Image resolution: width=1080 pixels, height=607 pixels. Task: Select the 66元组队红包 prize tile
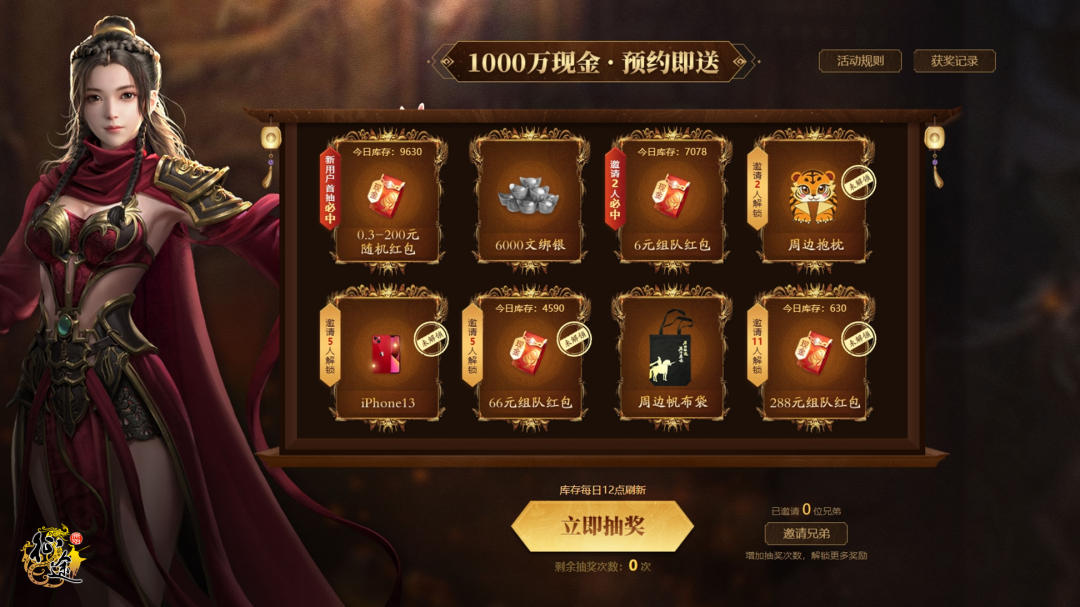(x=529, y=357)
